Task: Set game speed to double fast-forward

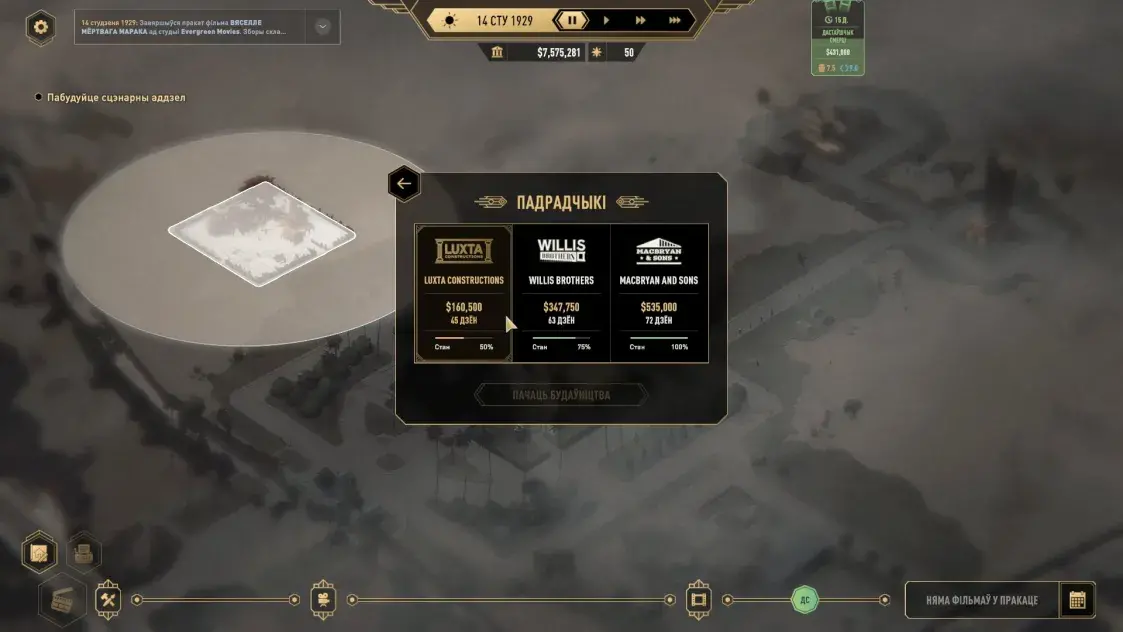Action: [640, 20]
